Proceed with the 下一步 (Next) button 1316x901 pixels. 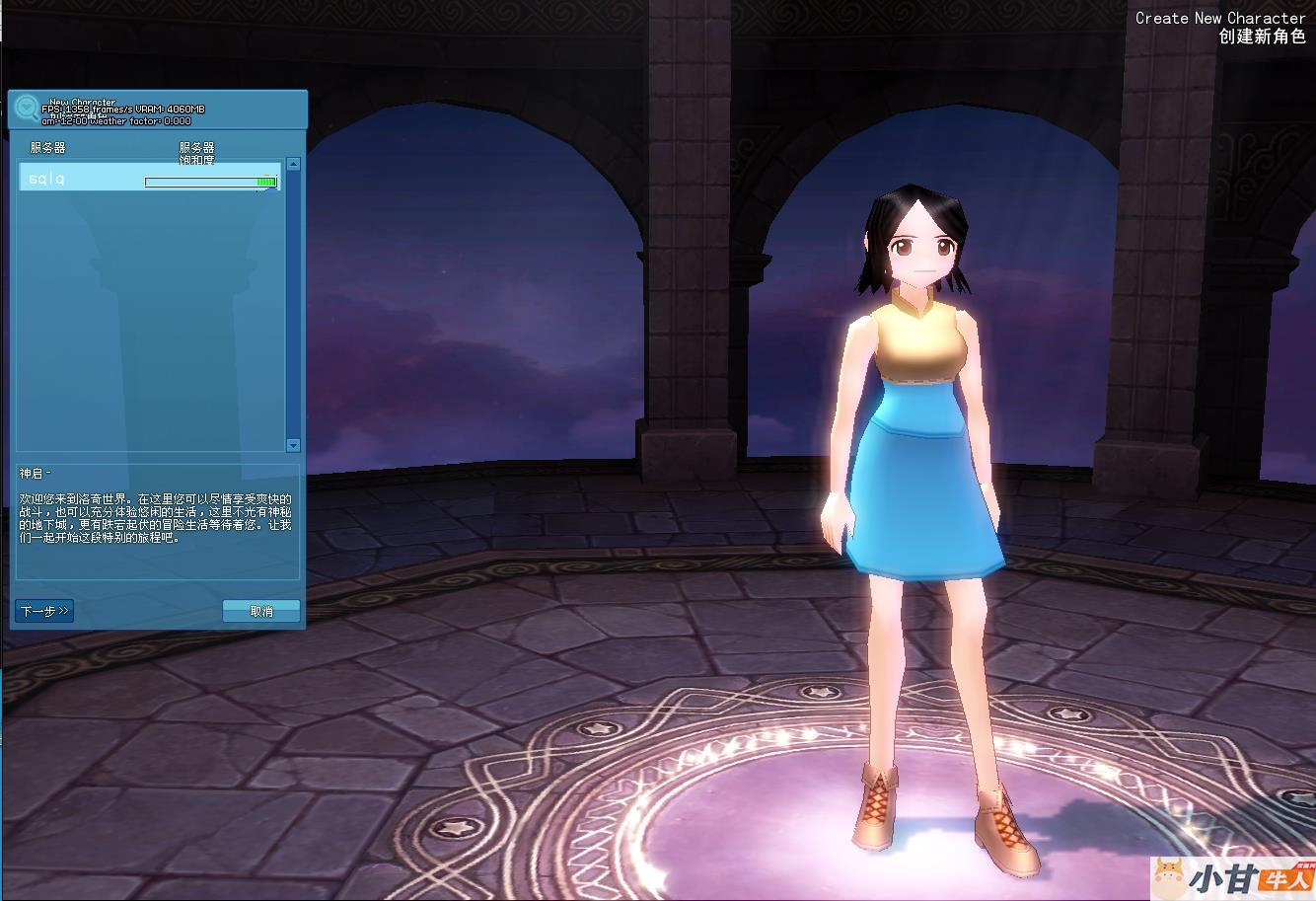click(44, 611)
